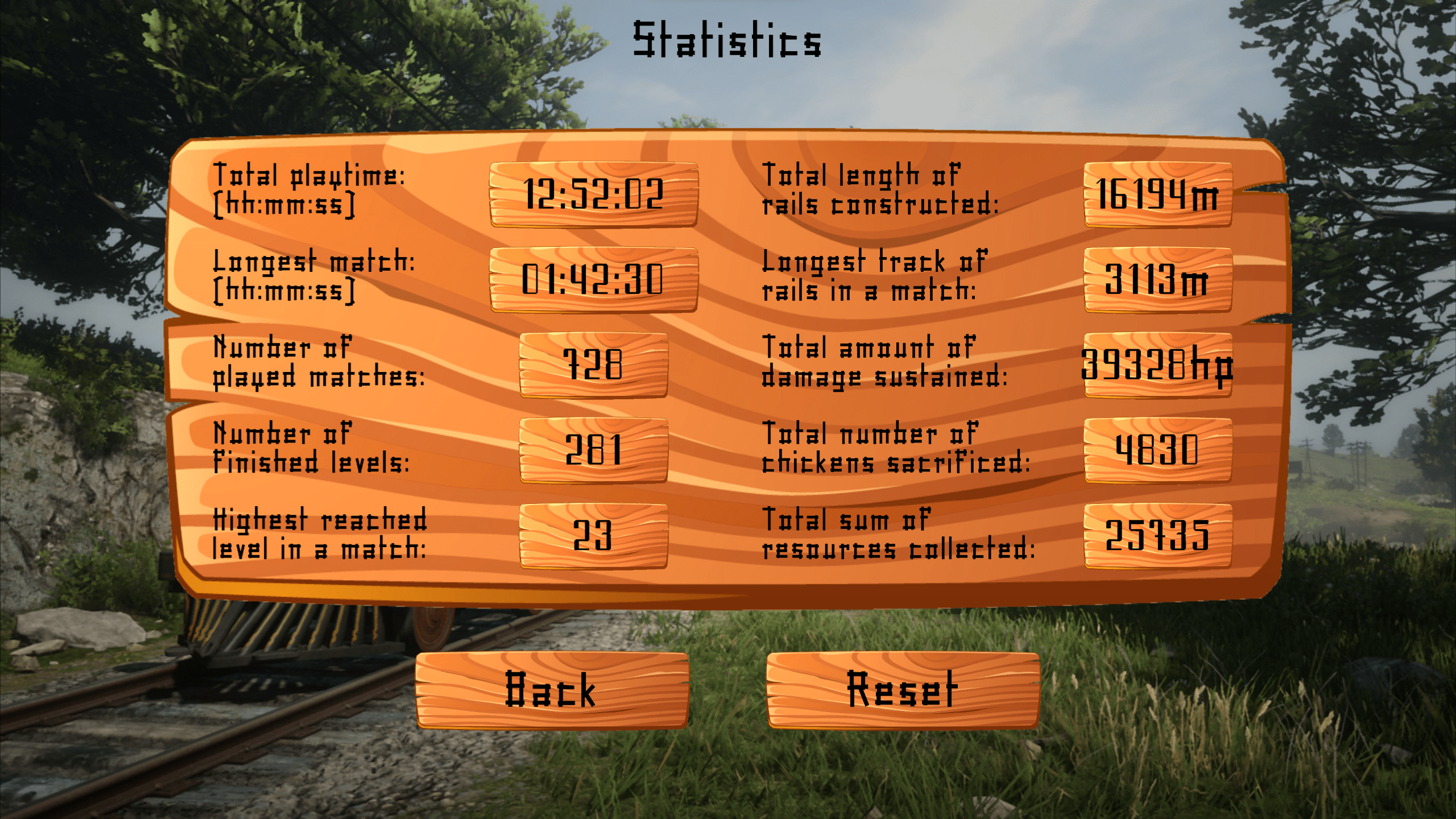Screen dimensions: 1456x819
Task: Go back from the Statistics screen
Action: click(x=551, y=689)
